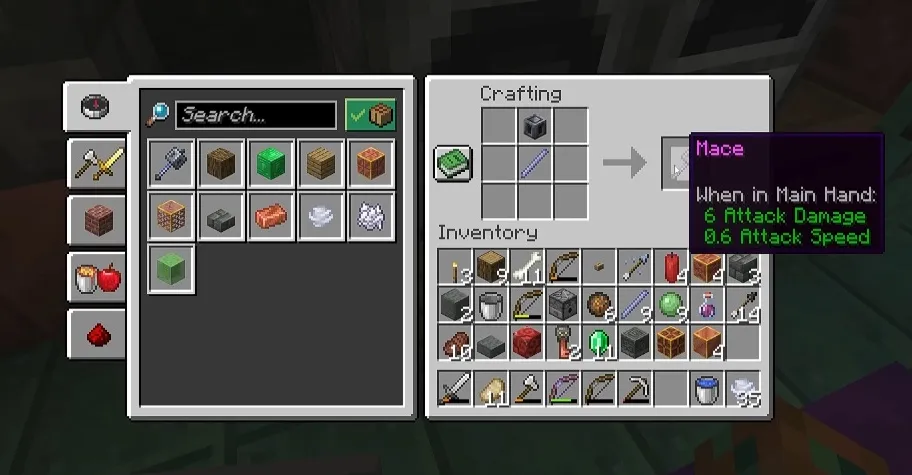The height and width of the screenshot is (475, 912).
Task: Pick the copper ingot recipe
Action: [x=271, y=216]
